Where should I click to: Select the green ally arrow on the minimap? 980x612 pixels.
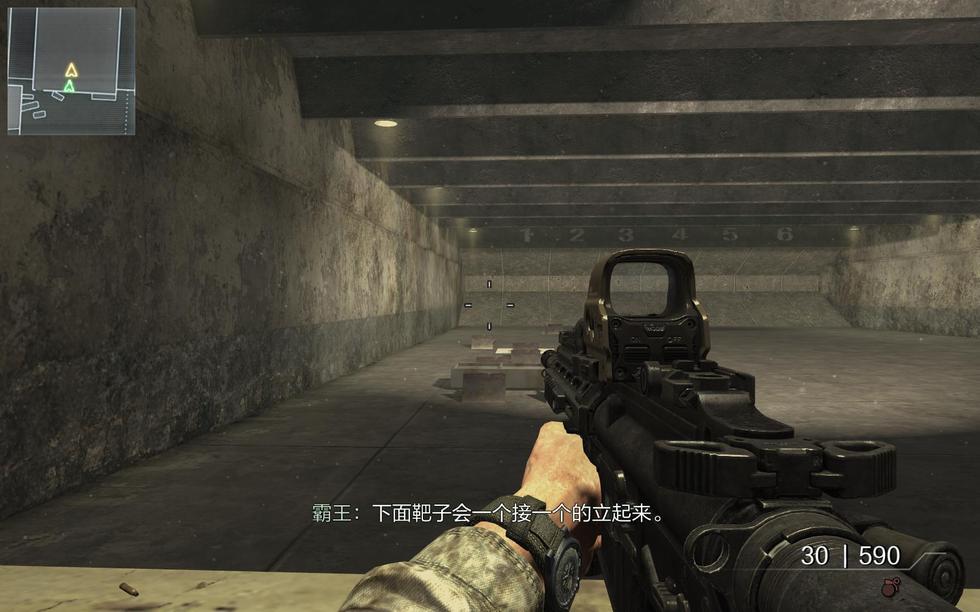tap(69, 87)
